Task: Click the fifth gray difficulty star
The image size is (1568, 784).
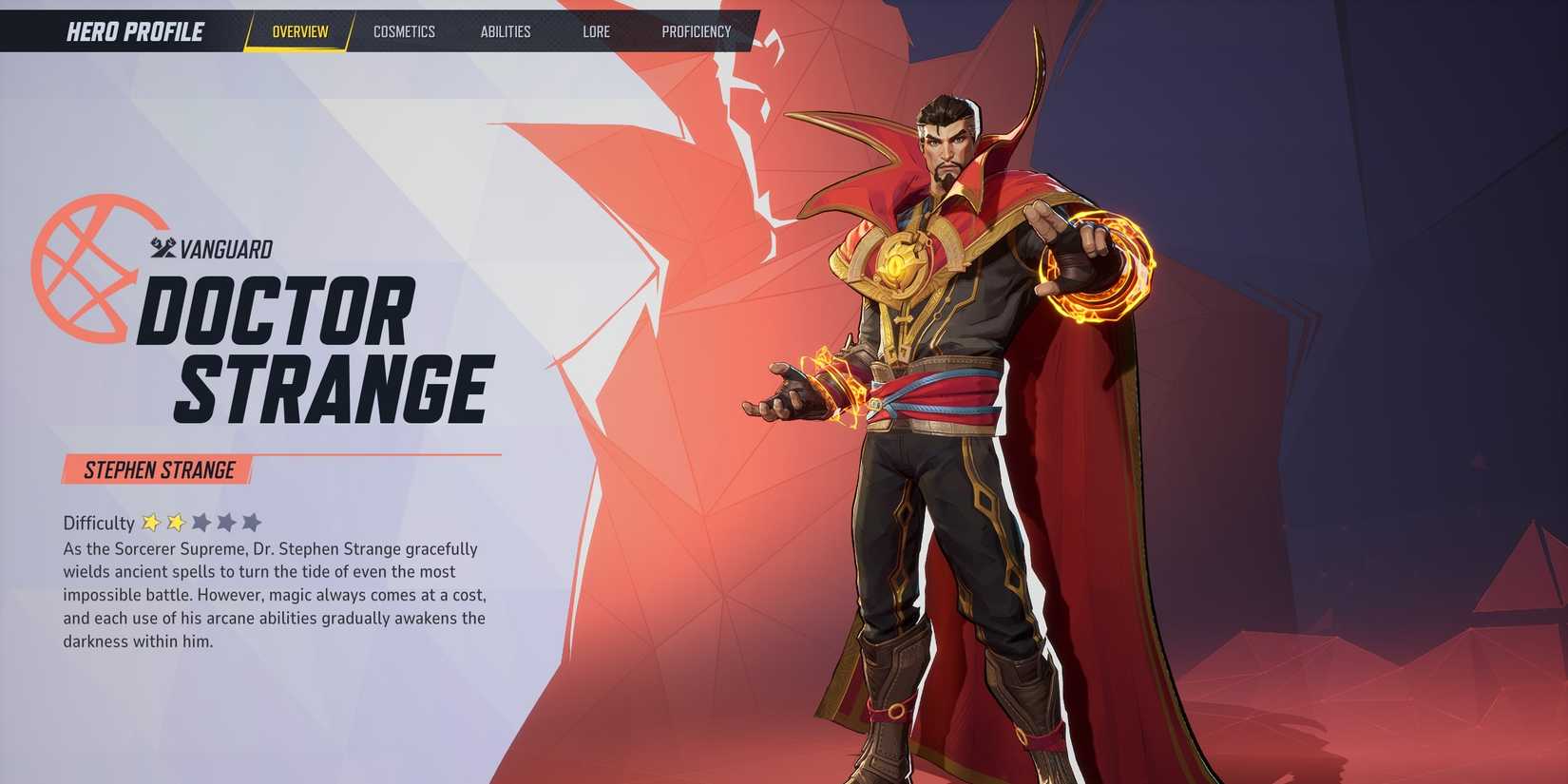Action: pyautogui.click(x=252, y=522)
